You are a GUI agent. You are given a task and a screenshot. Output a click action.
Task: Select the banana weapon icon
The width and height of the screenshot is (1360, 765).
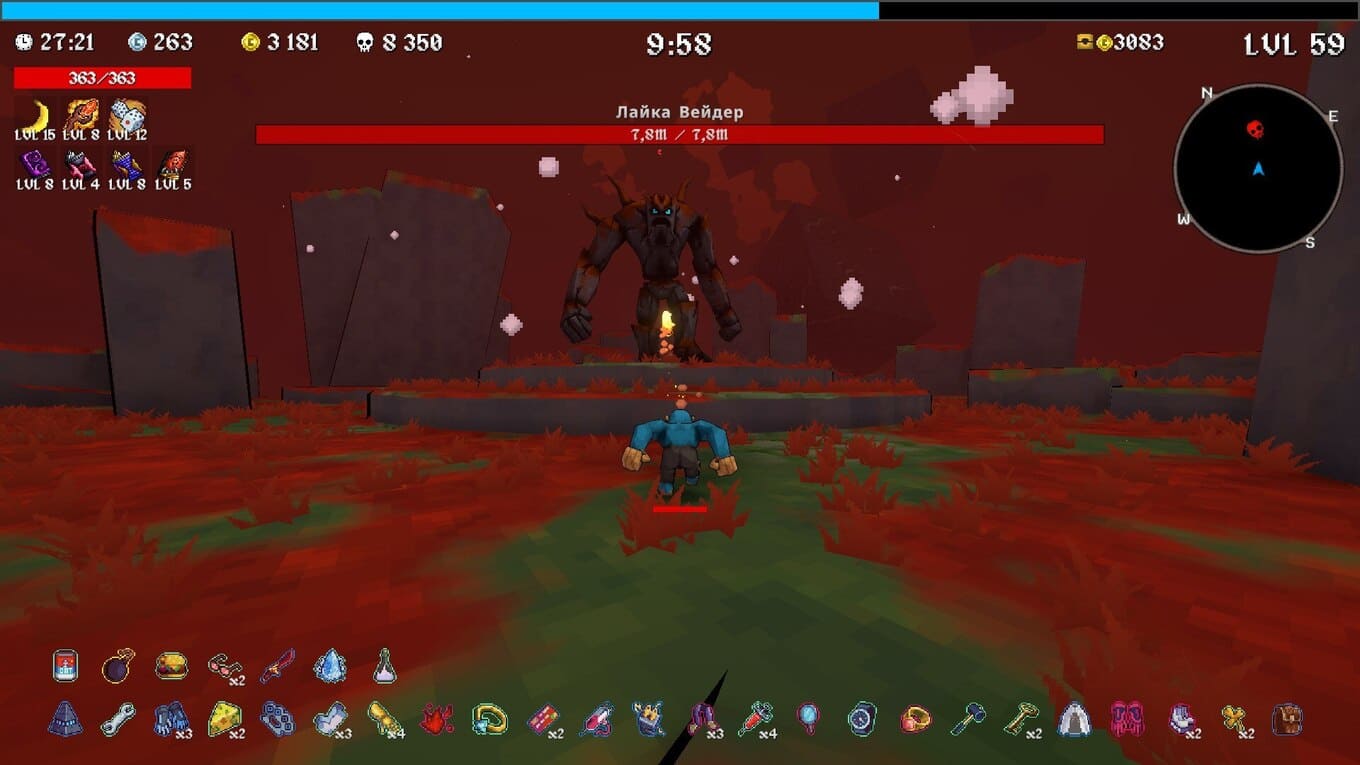[35, 115]
